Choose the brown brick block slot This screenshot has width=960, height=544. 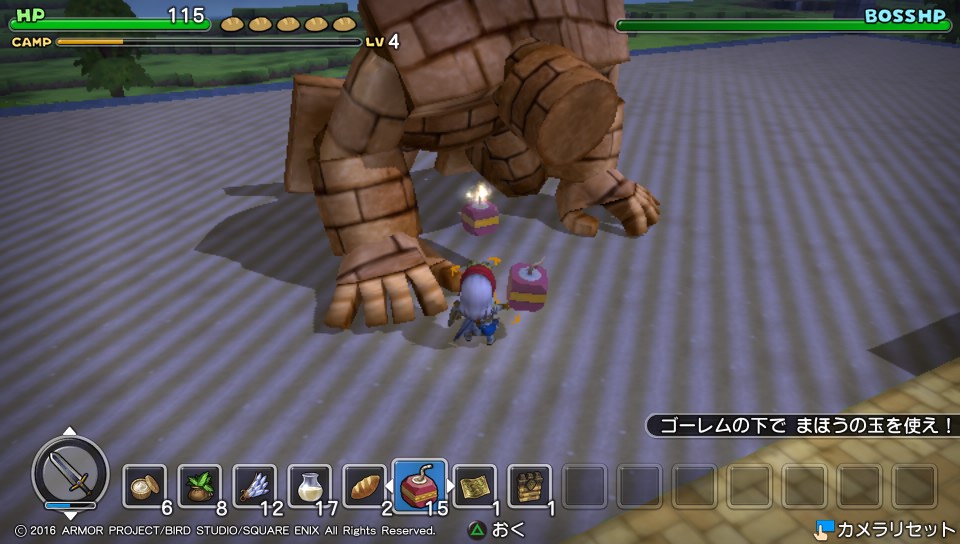tap(529, 486)
